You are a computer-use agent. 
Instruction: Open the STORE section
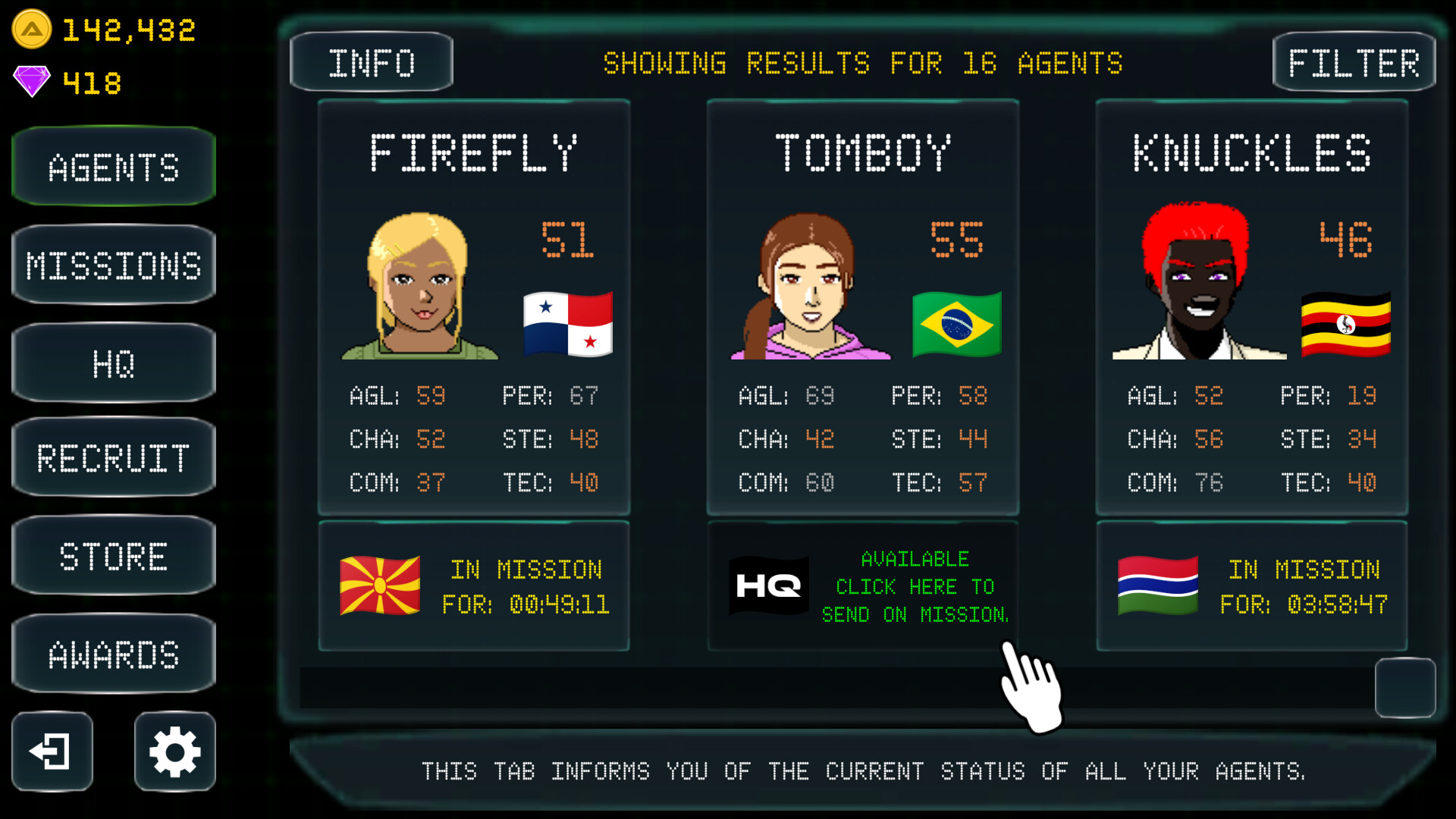(x=113, y=555)
